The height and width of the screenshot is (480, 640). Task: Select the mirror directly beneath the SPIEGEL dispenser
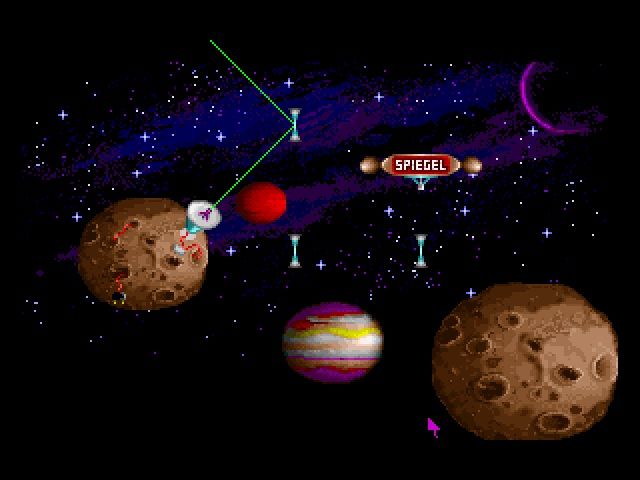pyautogui.click(x=421, y=250)
